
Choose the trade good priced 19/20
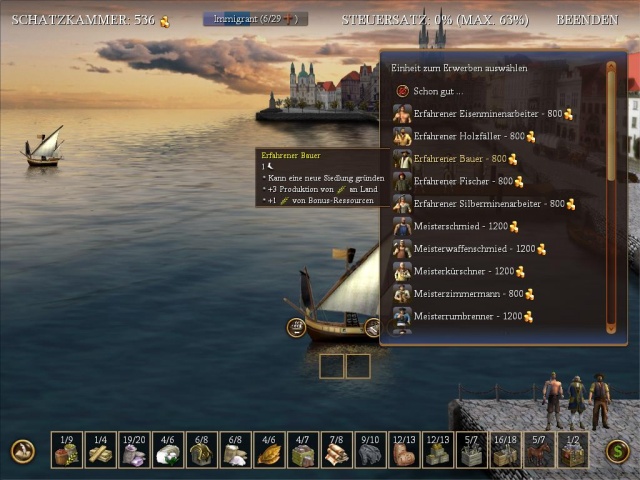pos(133,450)
